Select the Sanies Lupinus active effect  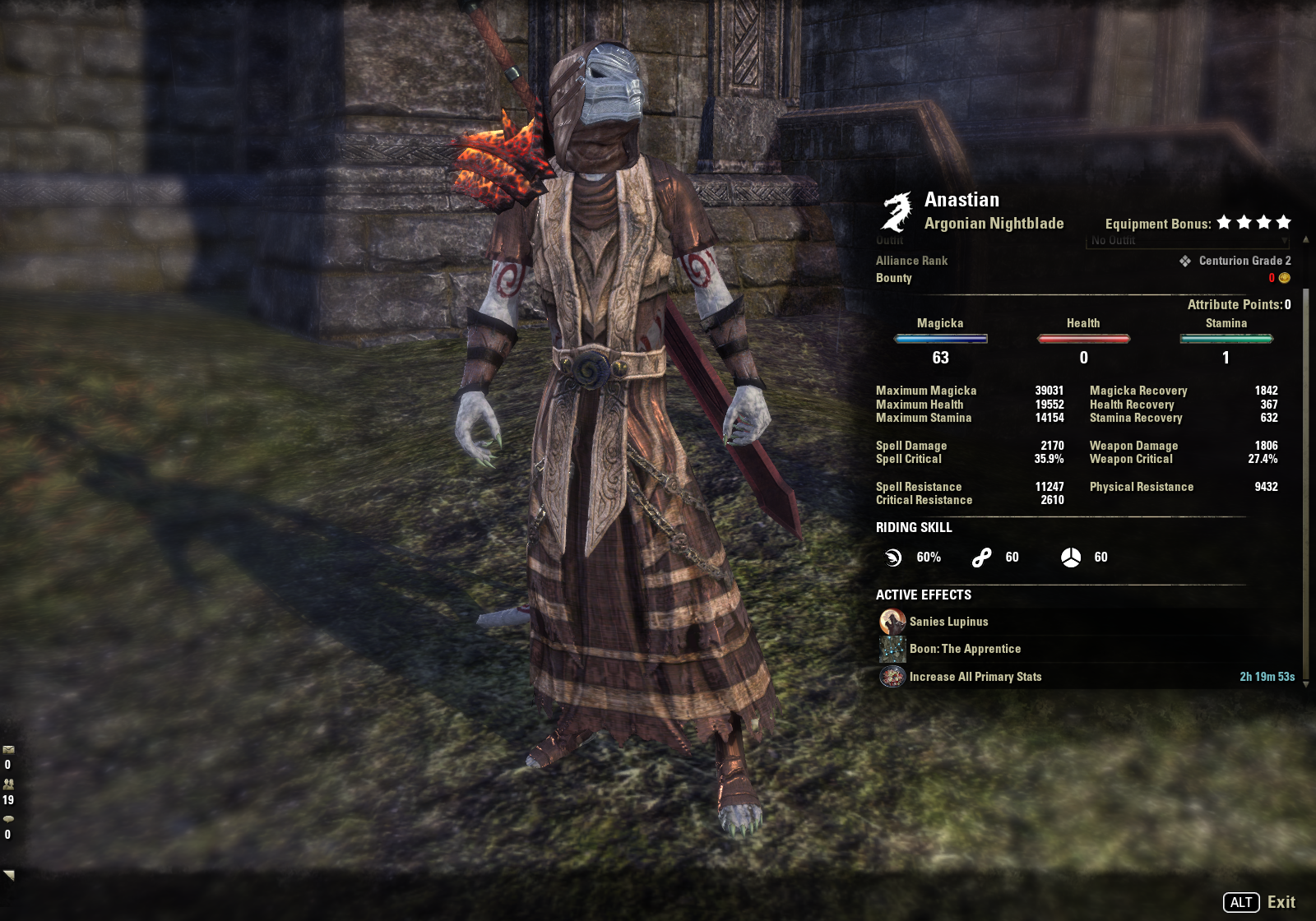[948, 622]
